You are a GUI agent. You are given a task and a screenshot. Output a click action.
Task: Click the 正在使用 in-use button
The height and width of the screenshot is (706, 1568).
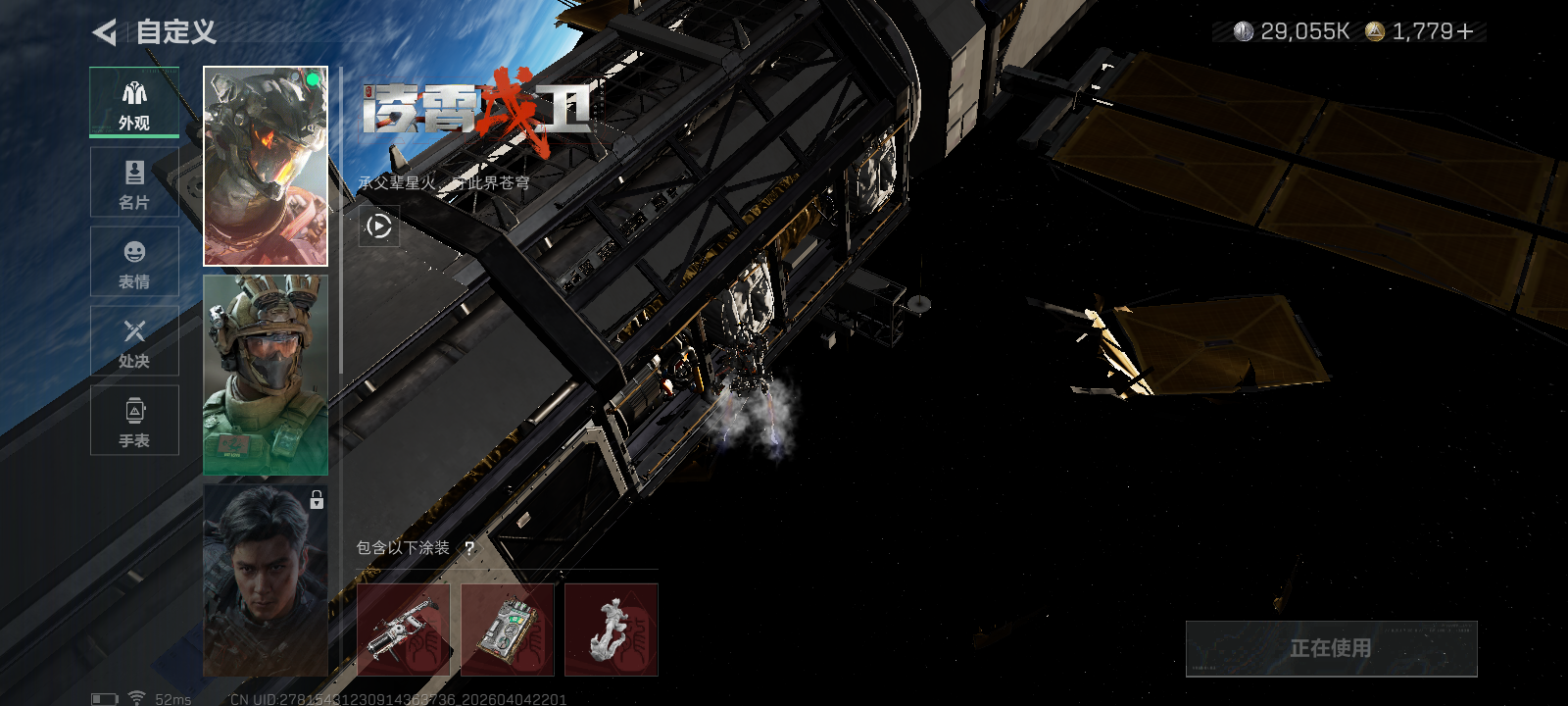[x=1331, y=648]
